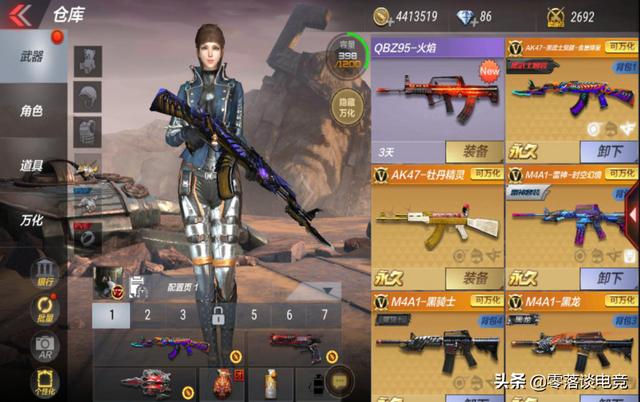The image size is (640, 402).
Task: Equip the AK47-牡丹精灵 with 装备
Action: coord(474,277)
